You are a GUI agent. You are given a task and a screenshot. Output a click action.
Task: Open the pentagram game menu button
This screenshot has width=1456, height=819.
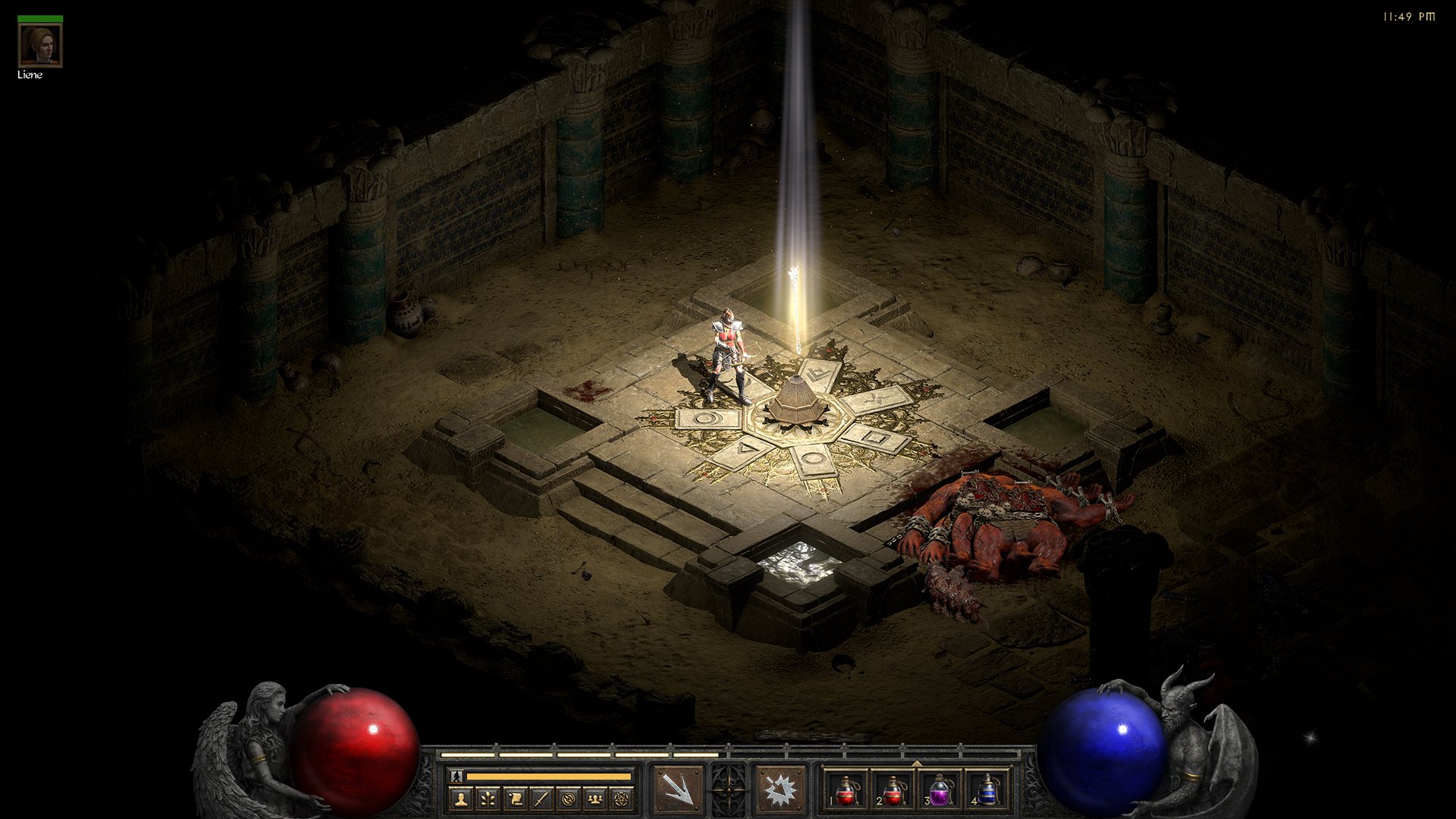point(622,798)
